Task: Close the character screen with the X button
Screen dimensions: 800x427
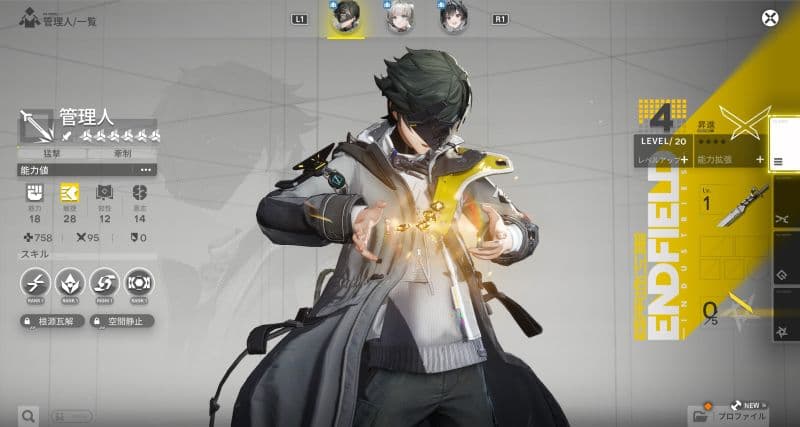Action: [x=768, y=17]
